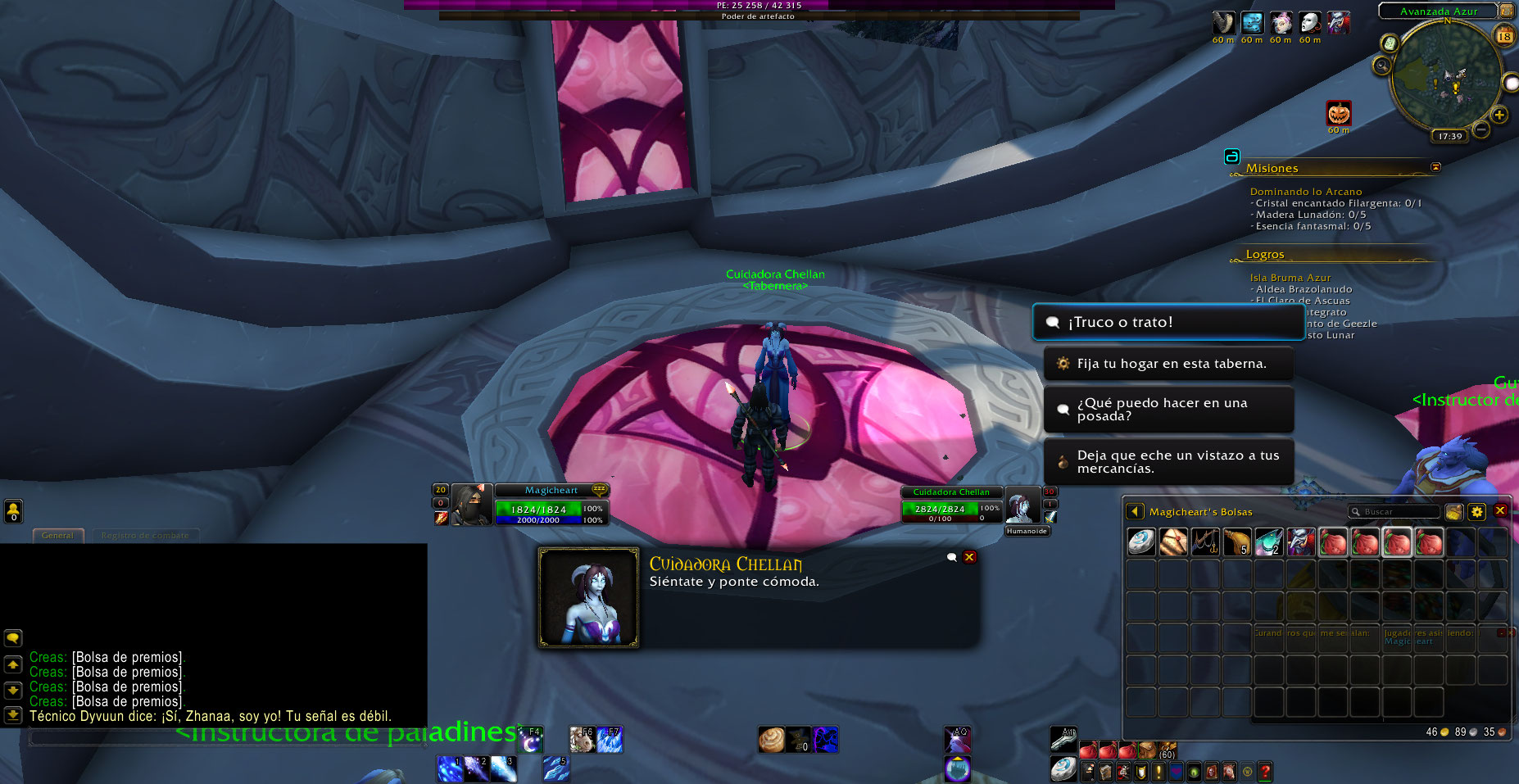Choose the ¡Truco o trato! dialogue option
This screenshot has height=784, width=1519.
(x=1168, y=323)
